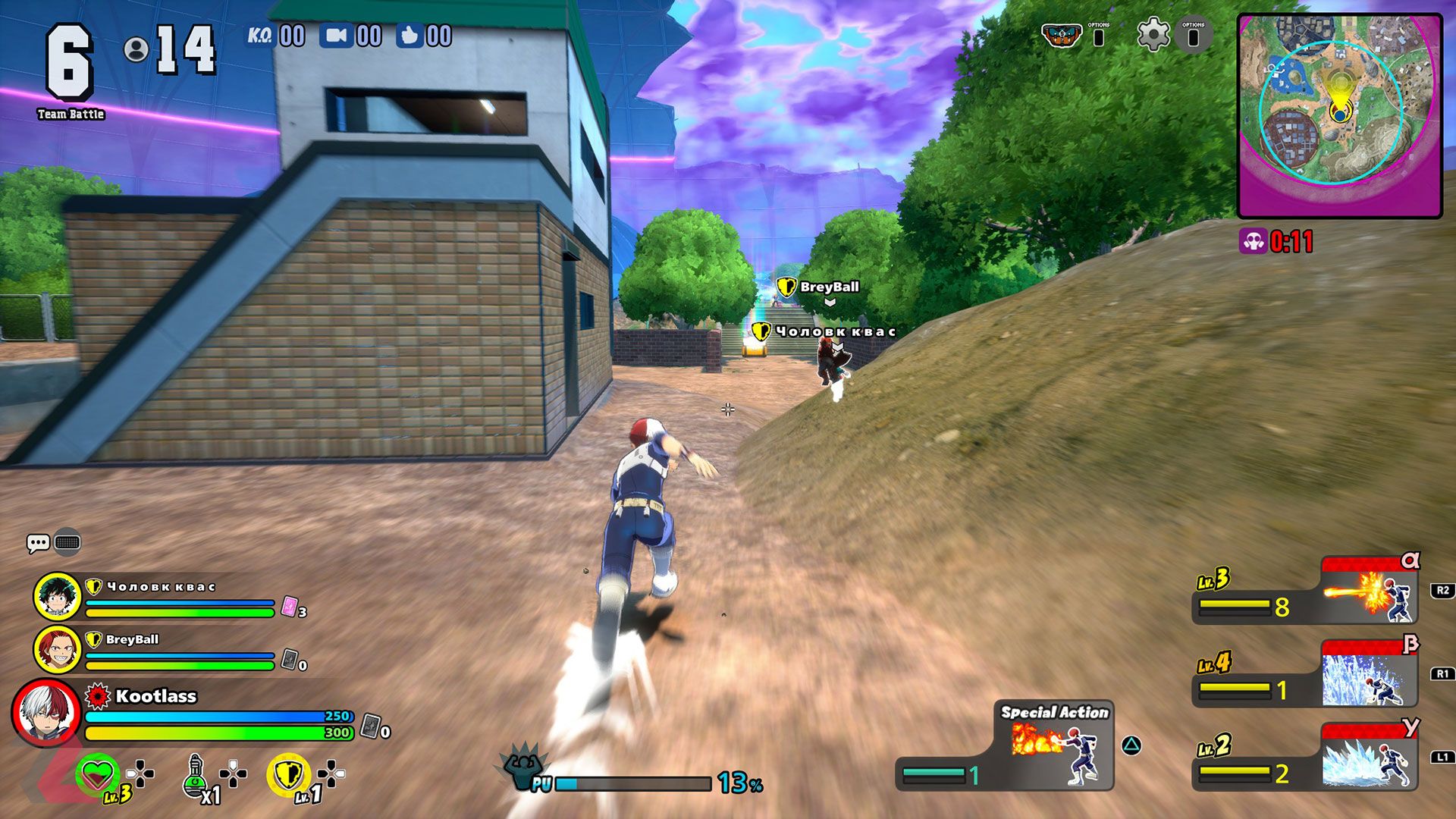1456x819 pixels.
Task: Activate the Special Action flame ability
Action: click(1054, 747)
